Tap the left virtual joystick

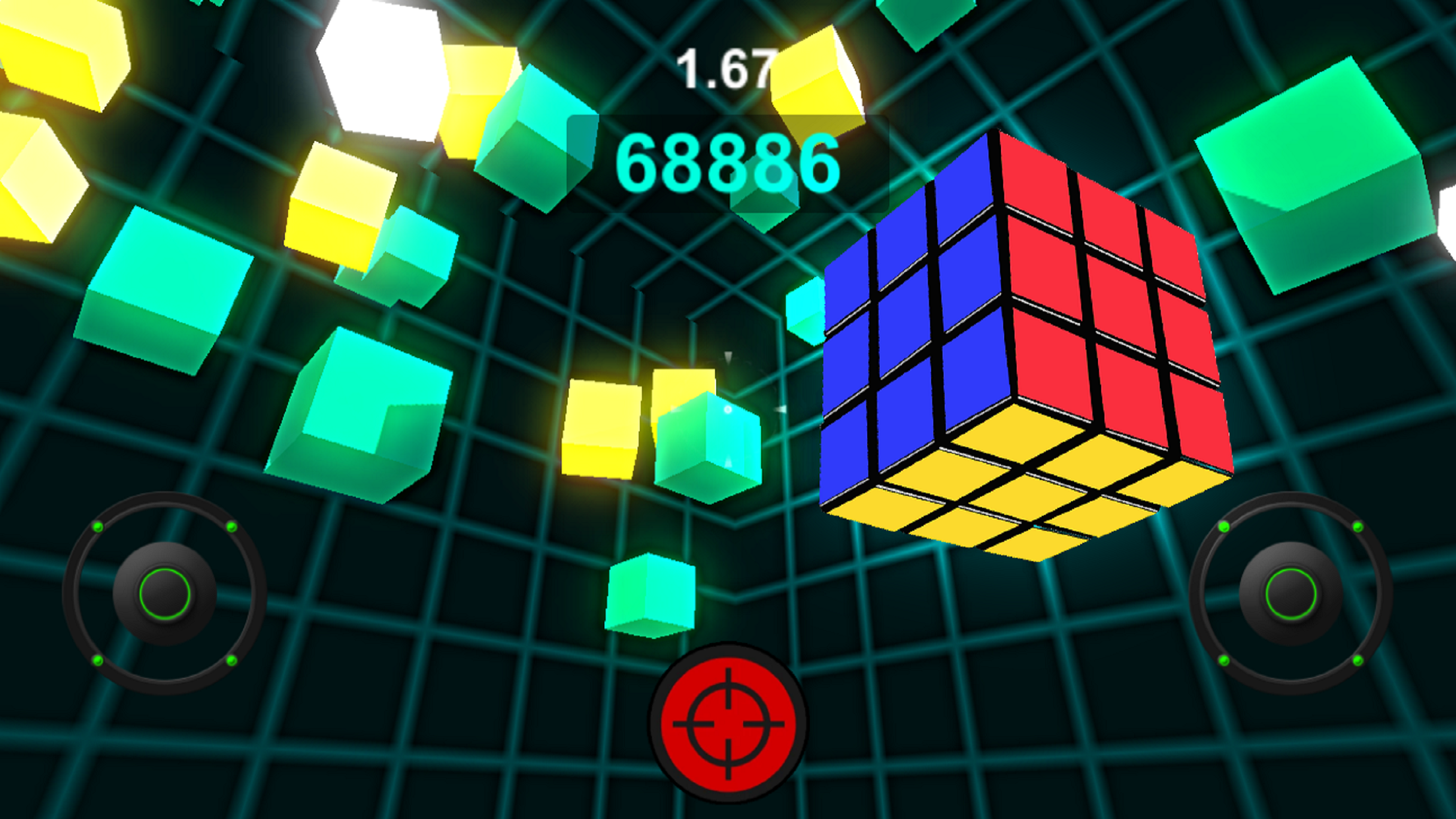[166, 593]
